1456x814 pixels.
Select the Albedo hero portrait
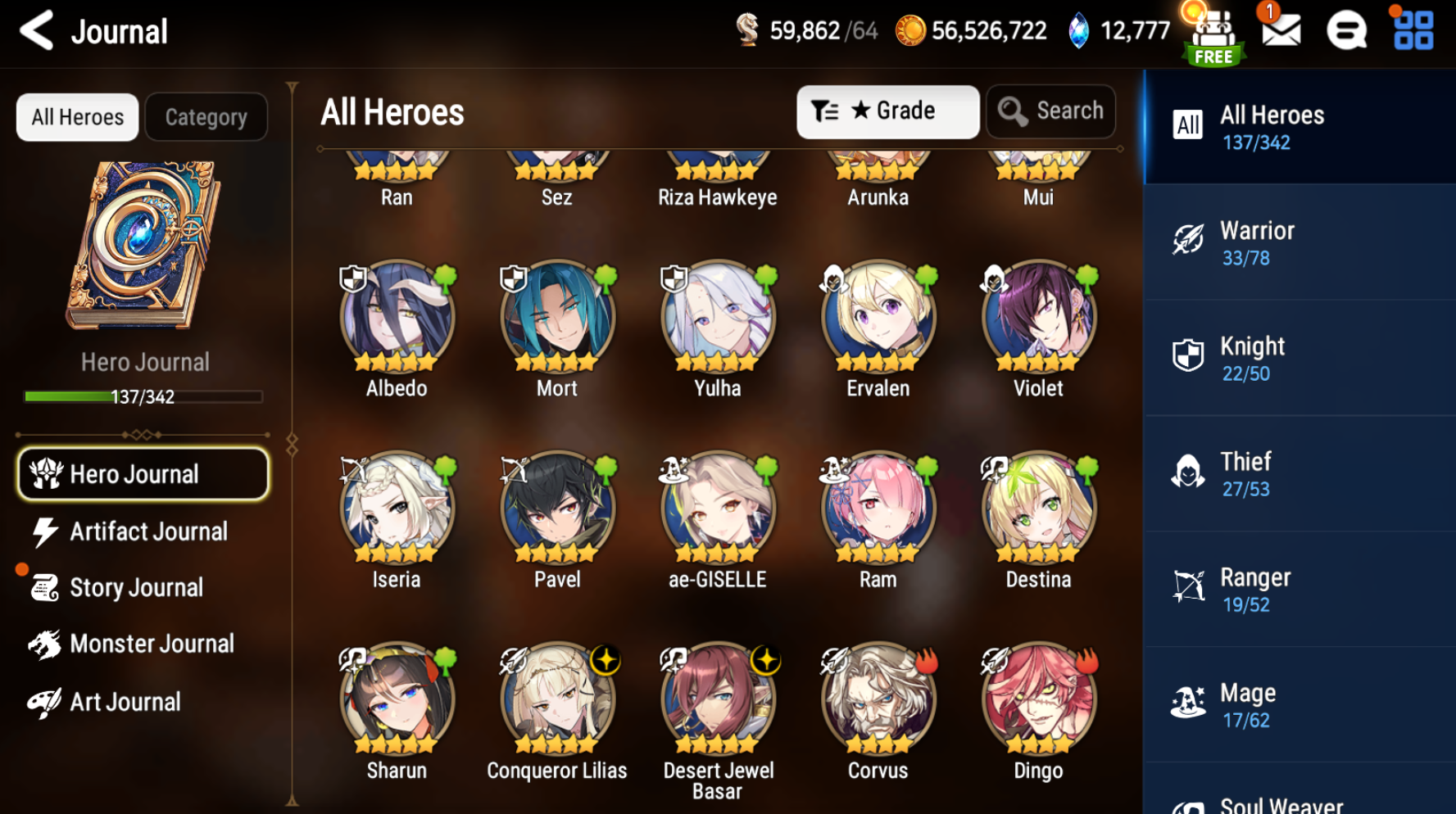pyautogui.click(x=397, y=318)
